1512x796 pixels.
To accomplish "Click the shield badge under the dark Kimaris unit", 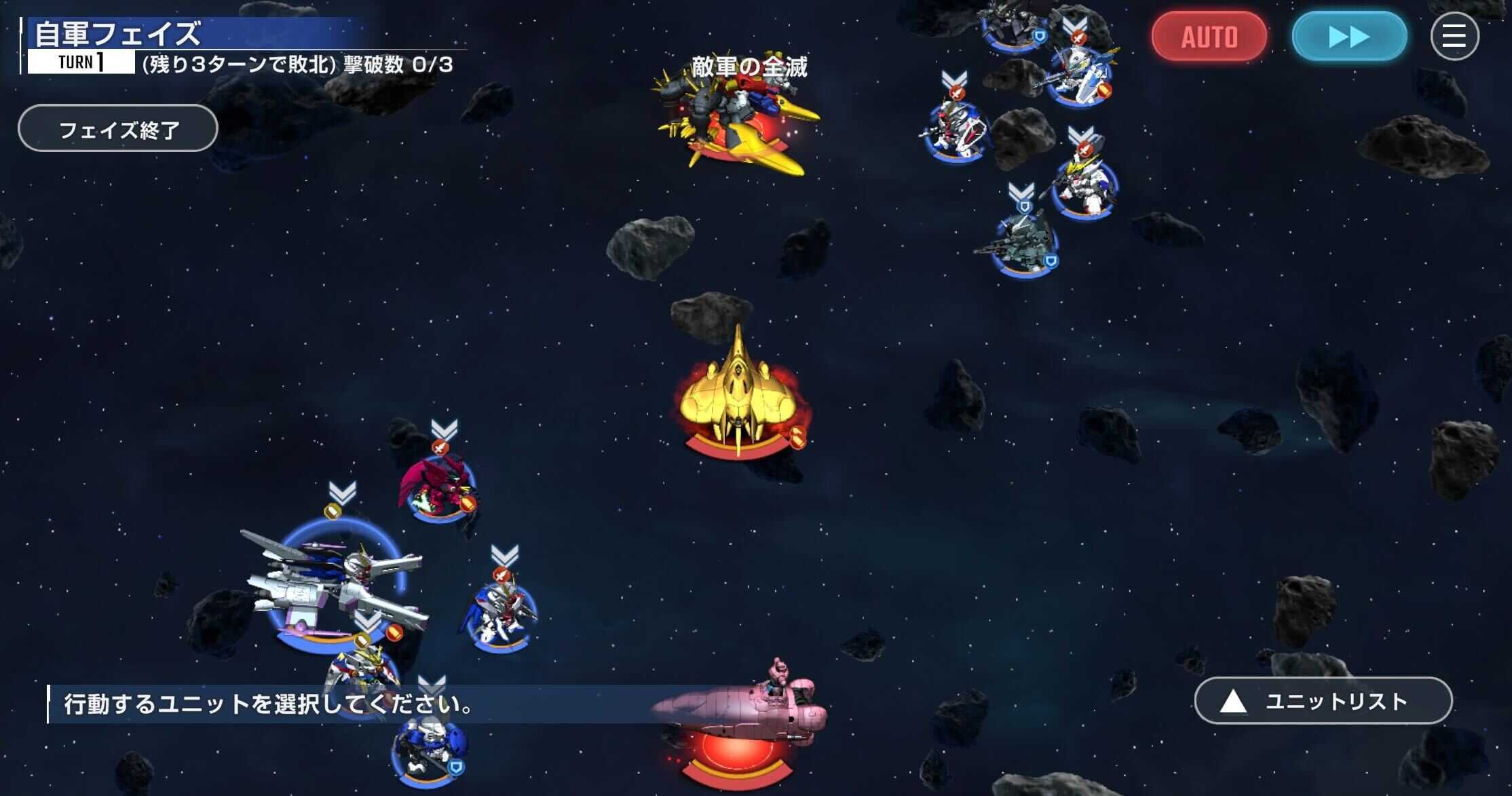I will [x=1040, y=37].
